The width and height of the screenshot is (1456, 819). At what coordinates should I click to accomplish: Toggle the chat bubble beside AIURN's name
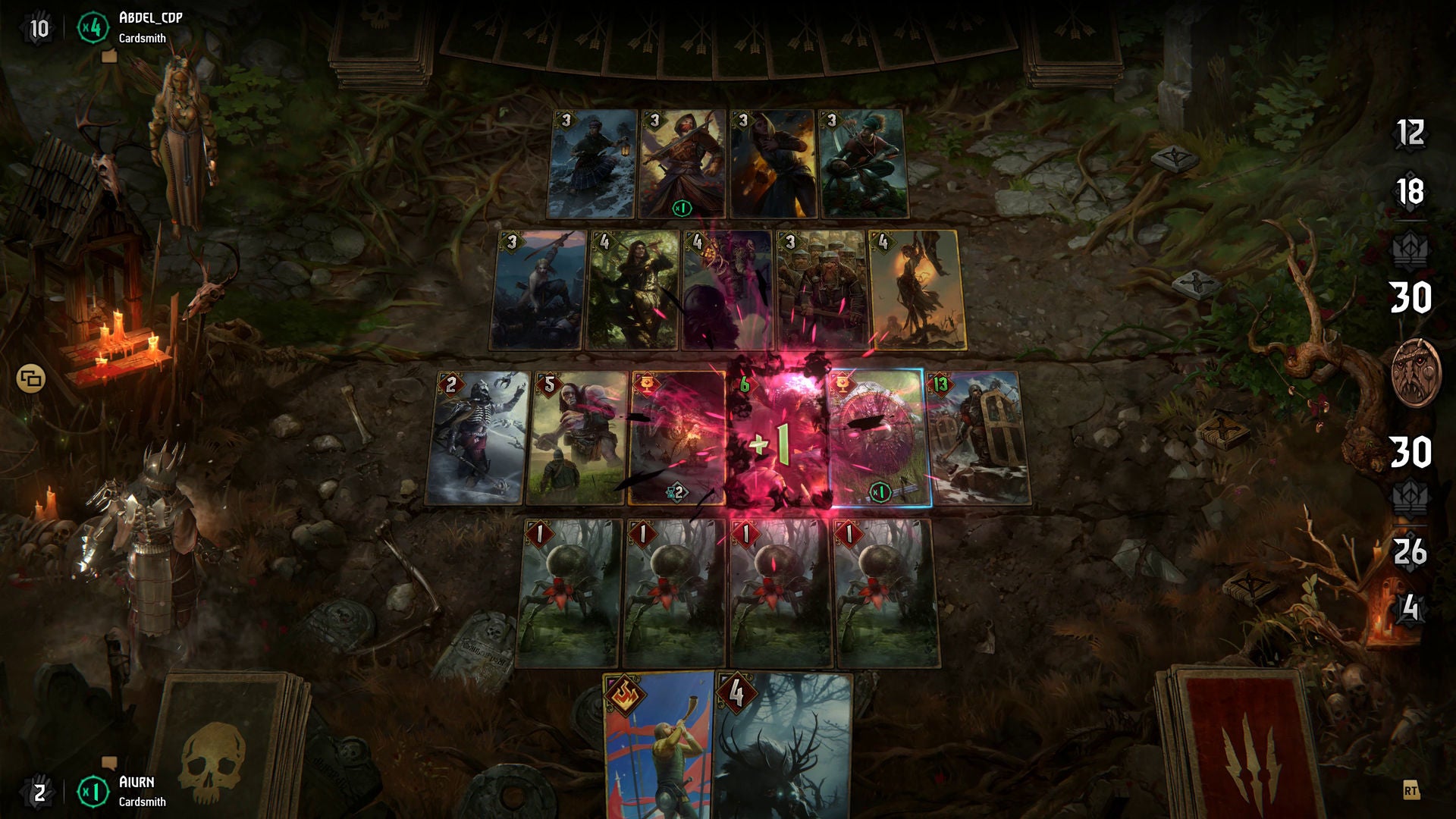click(x=108, y=764)
